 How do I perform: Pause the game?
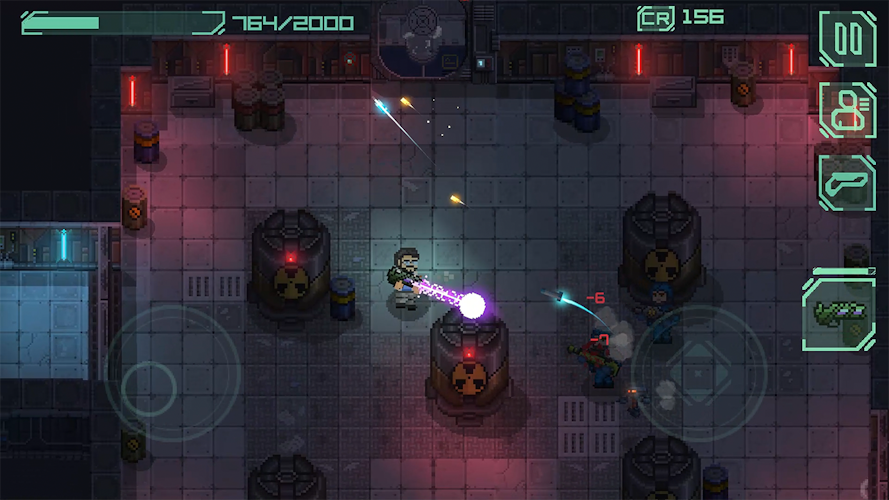coord(847,39)
